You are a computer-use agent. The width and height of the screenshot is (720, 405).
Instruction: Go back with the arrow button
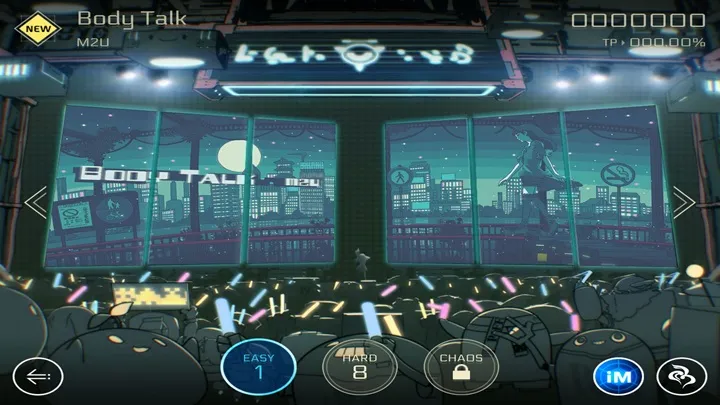click(x=38, y=376)
